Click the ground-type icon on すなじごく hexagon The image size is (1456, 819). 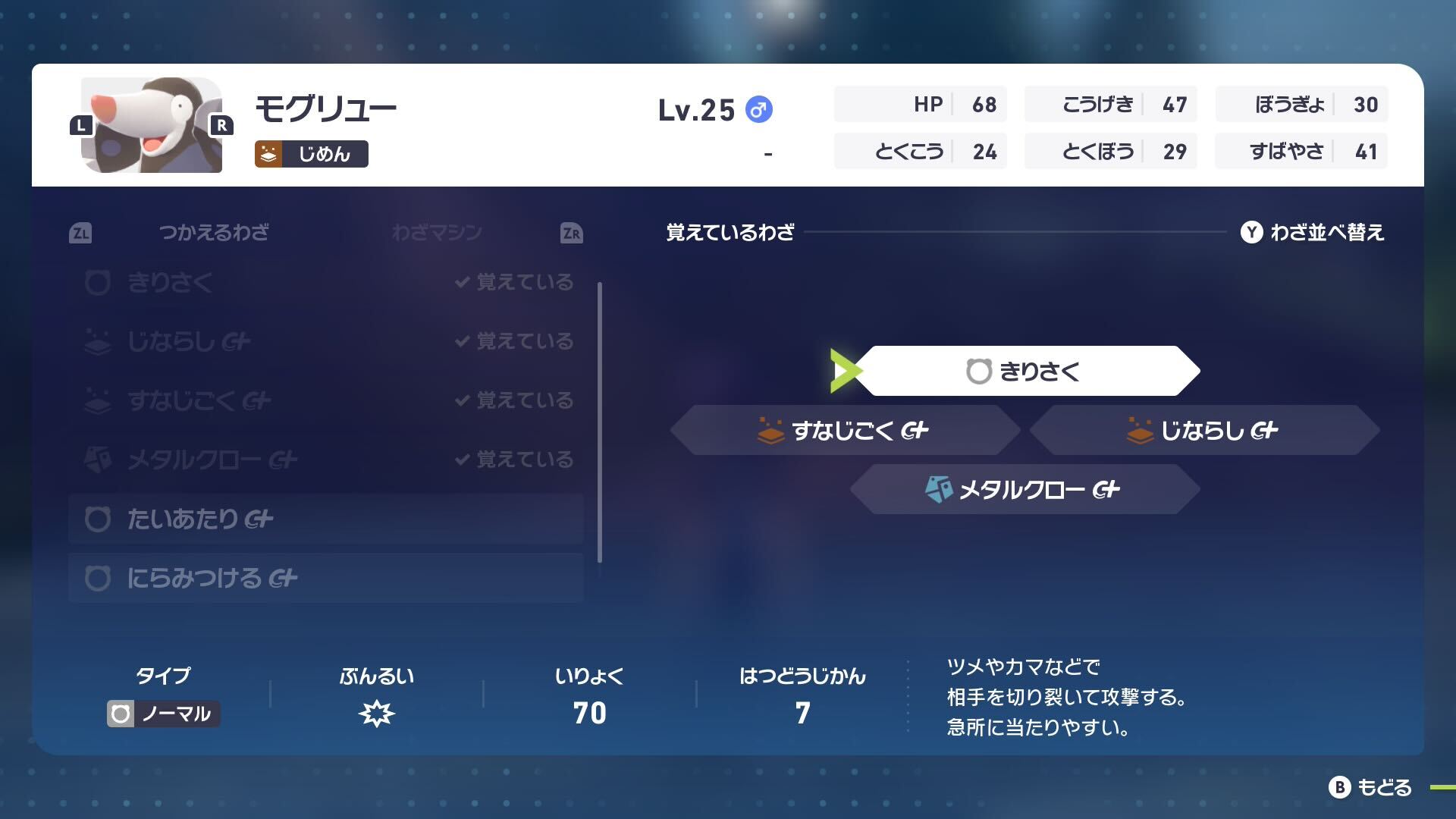tap(772, 429)
